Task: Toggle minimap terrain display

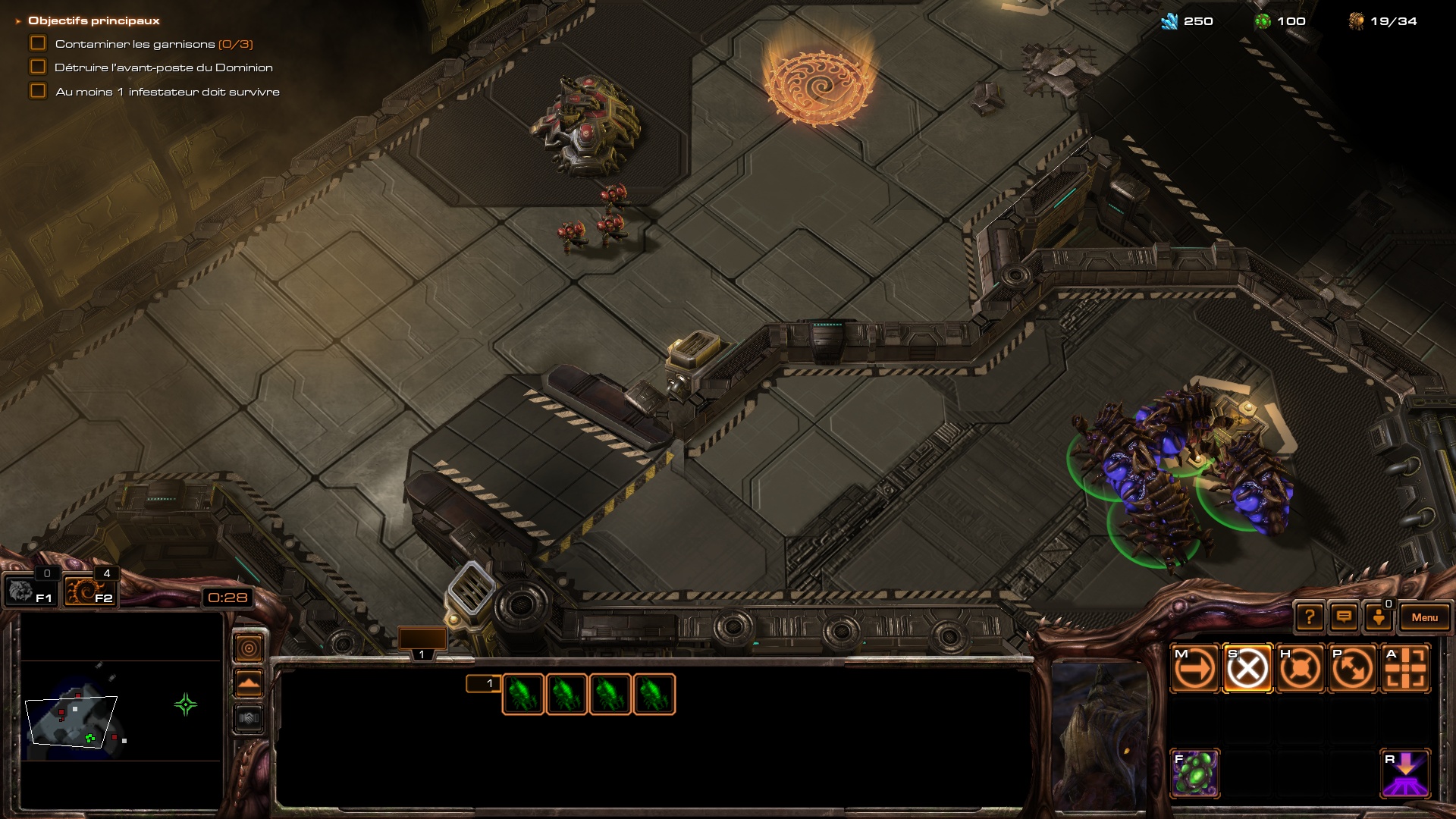Action: (x=249, y=683)
